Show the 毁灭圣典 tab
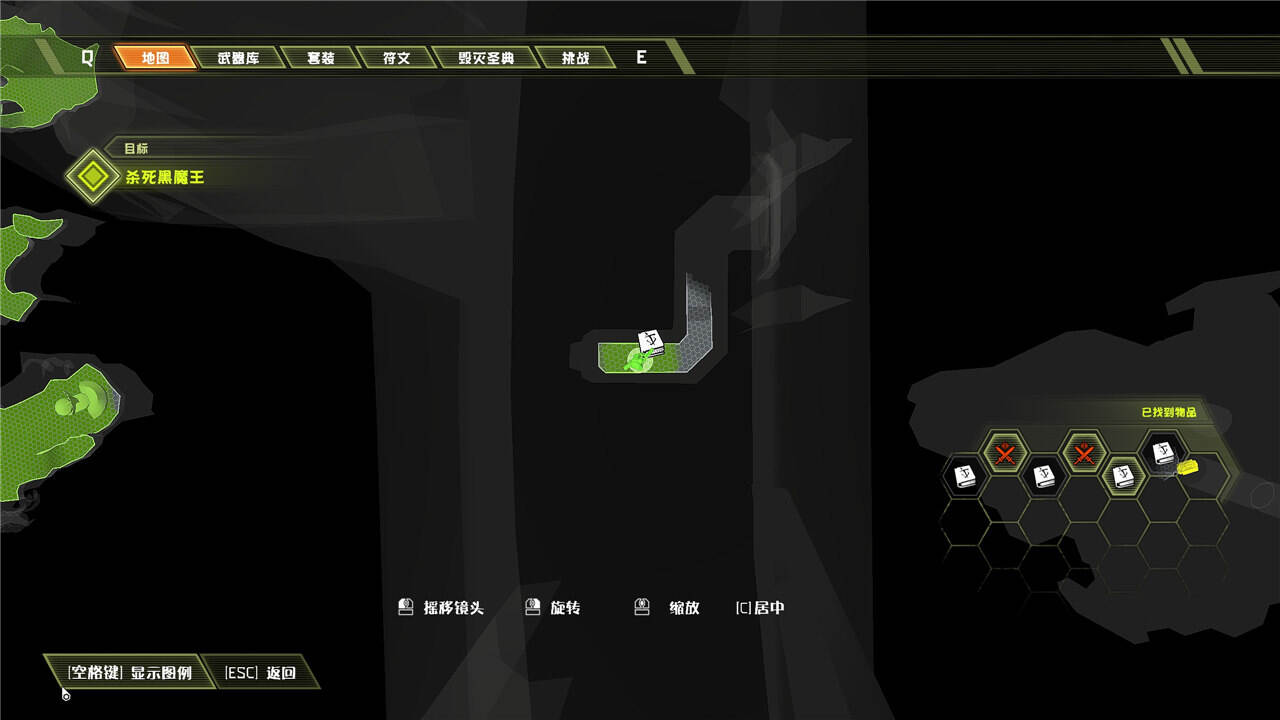The width and height of the screenshot is (1280, 720). pos(486,58)
